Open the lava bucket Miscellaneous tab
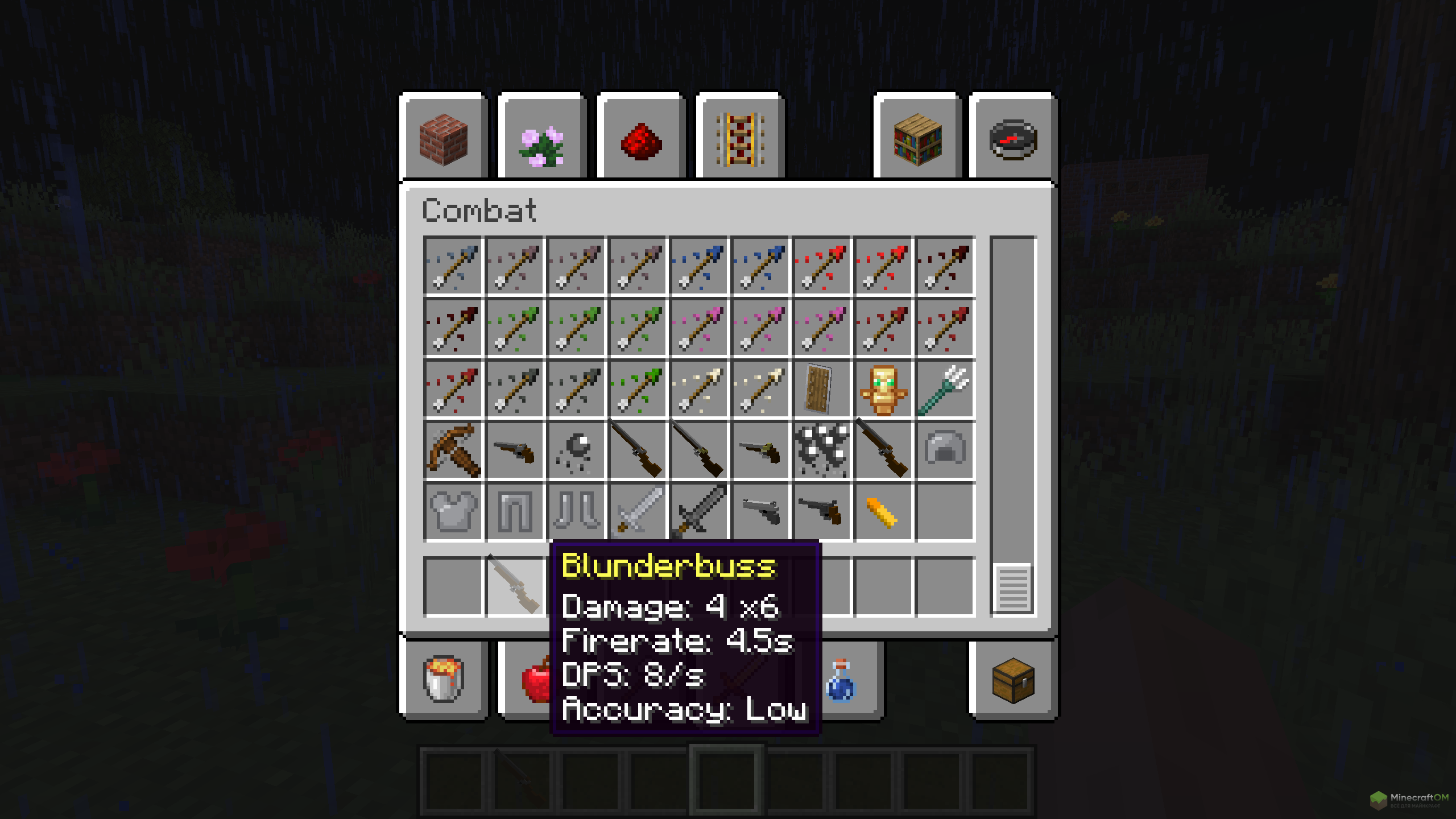This screenshot has height=819, width=1456. (444, 679)
